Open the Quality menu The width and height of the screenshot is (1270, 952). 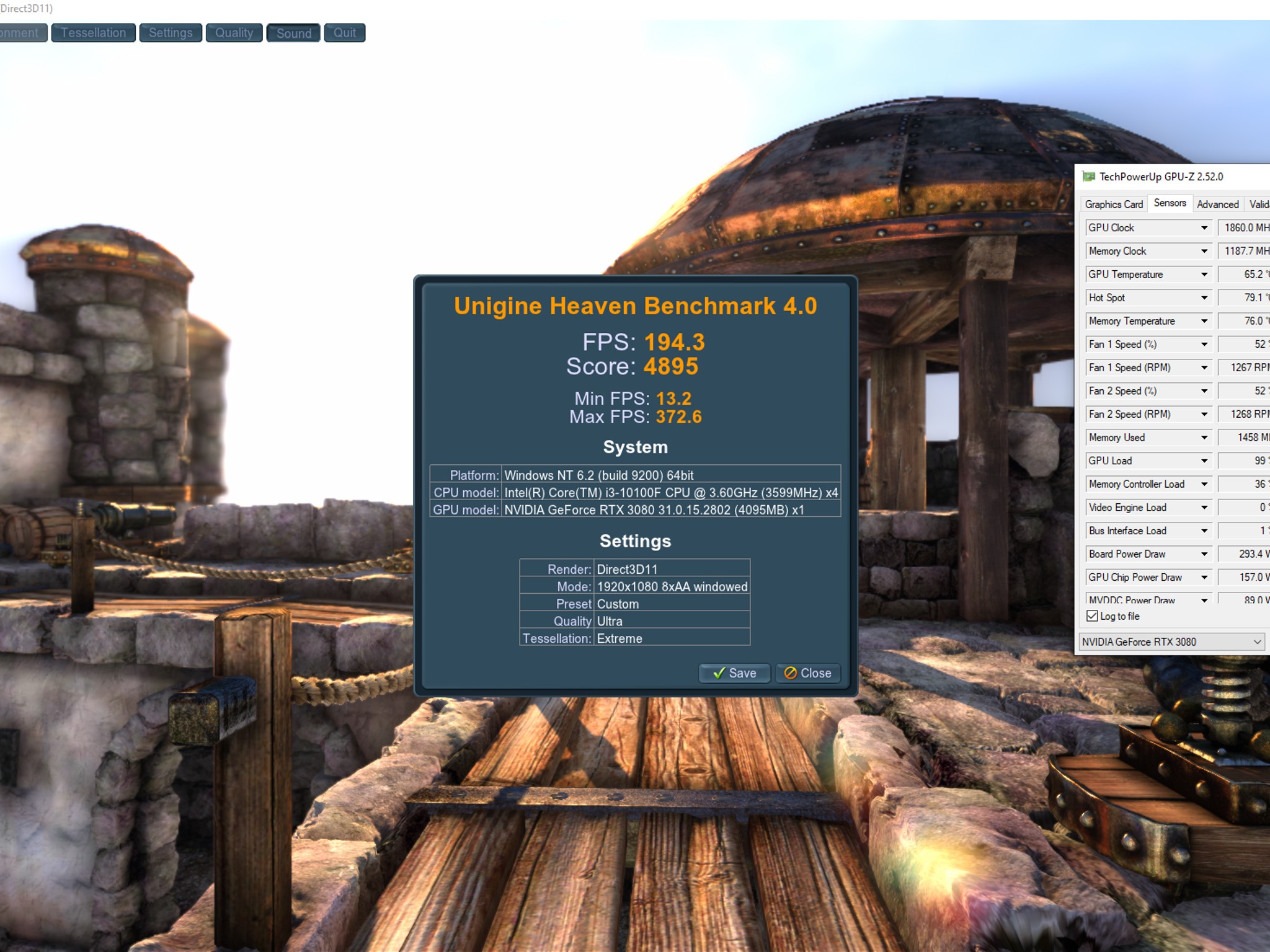234,33
